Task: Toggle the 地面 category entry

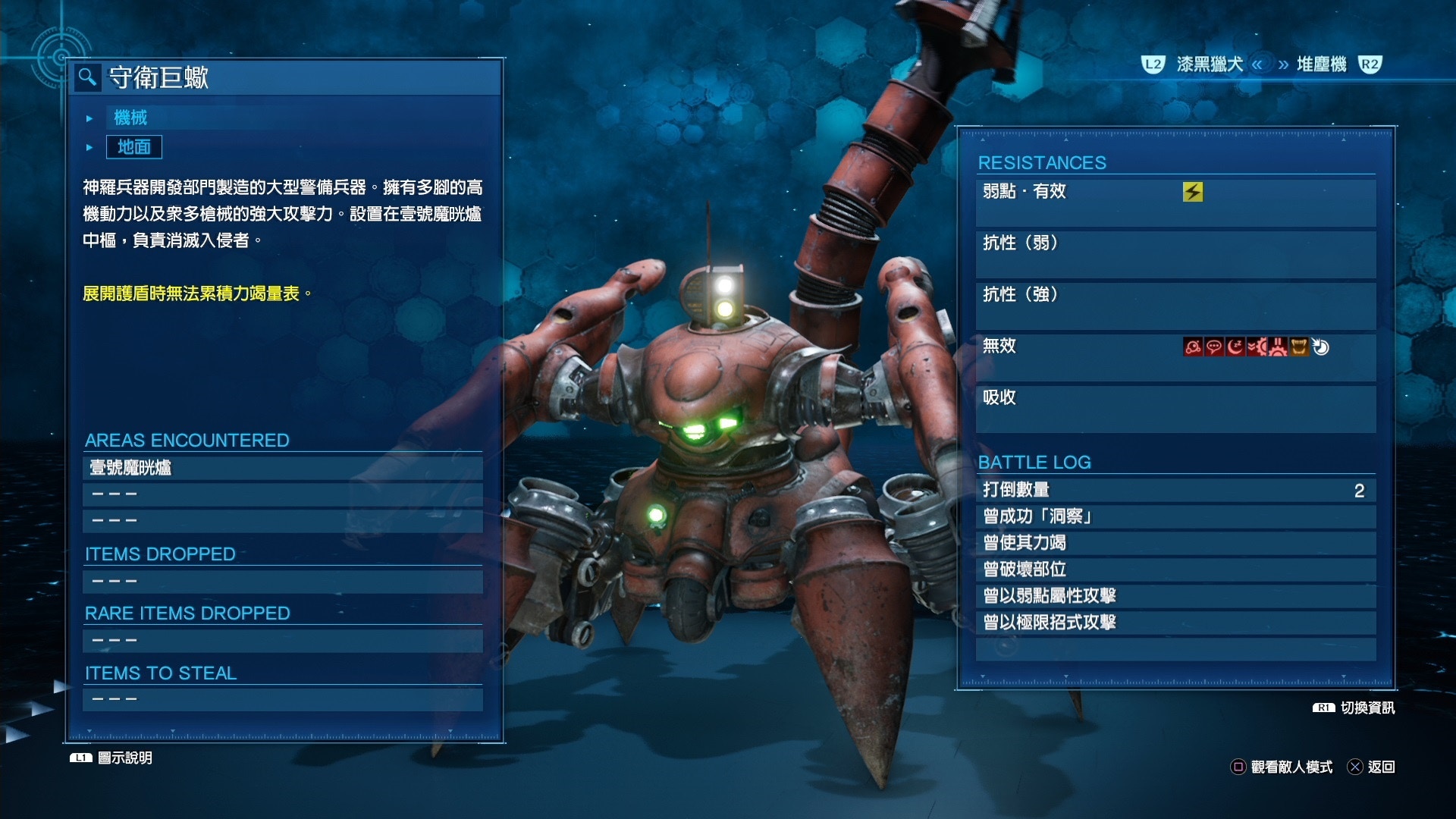Action: click(133, 147)
